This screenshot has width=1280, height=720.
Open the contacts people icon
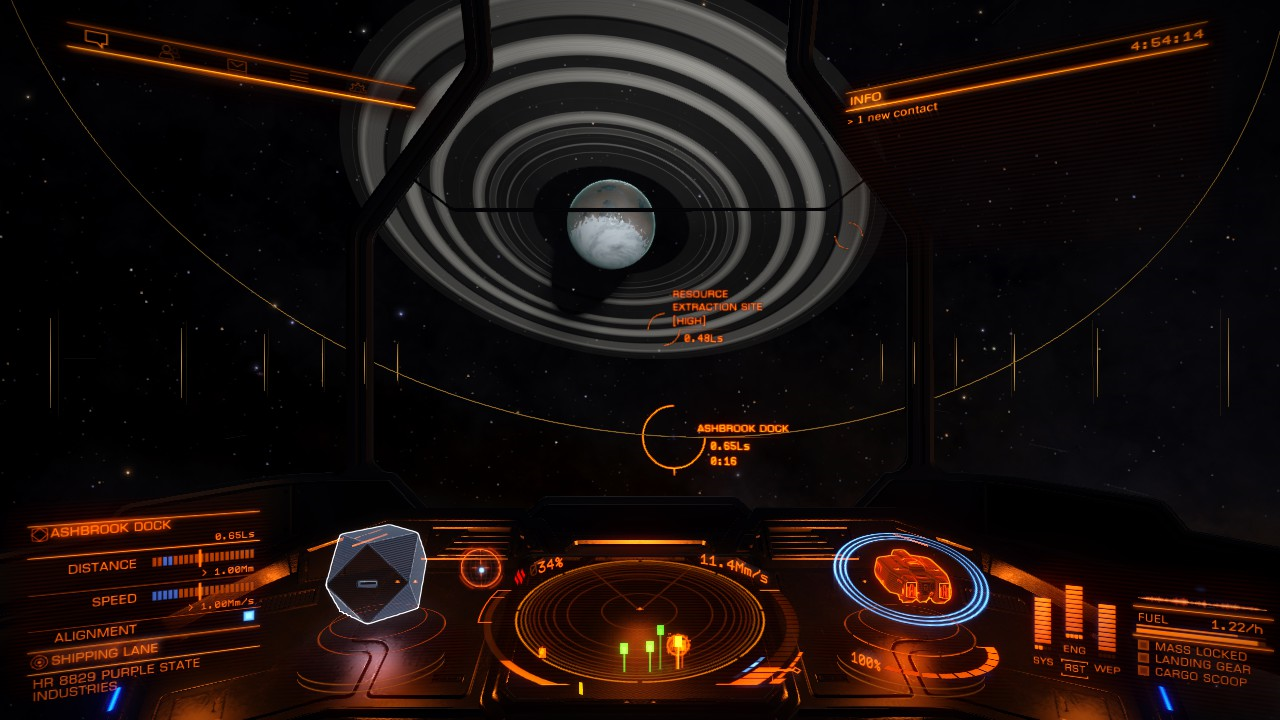[167, 52]
